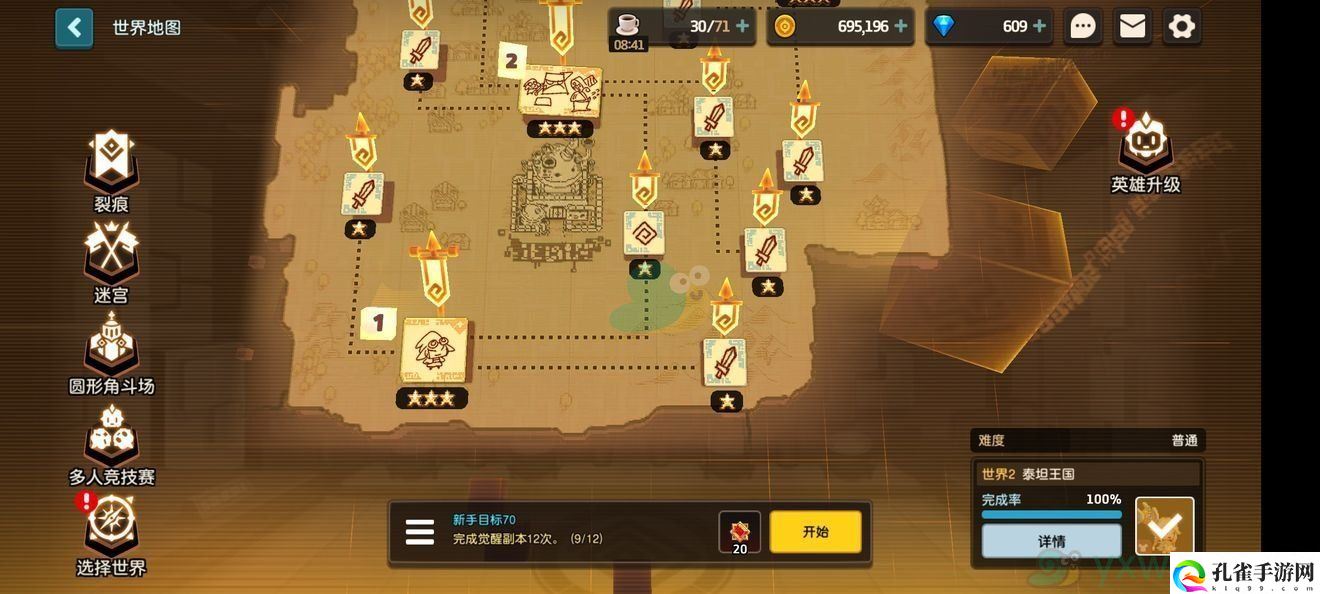Go back from the world map
This screenshot has width=1320, height=594.
click(74, 28)
